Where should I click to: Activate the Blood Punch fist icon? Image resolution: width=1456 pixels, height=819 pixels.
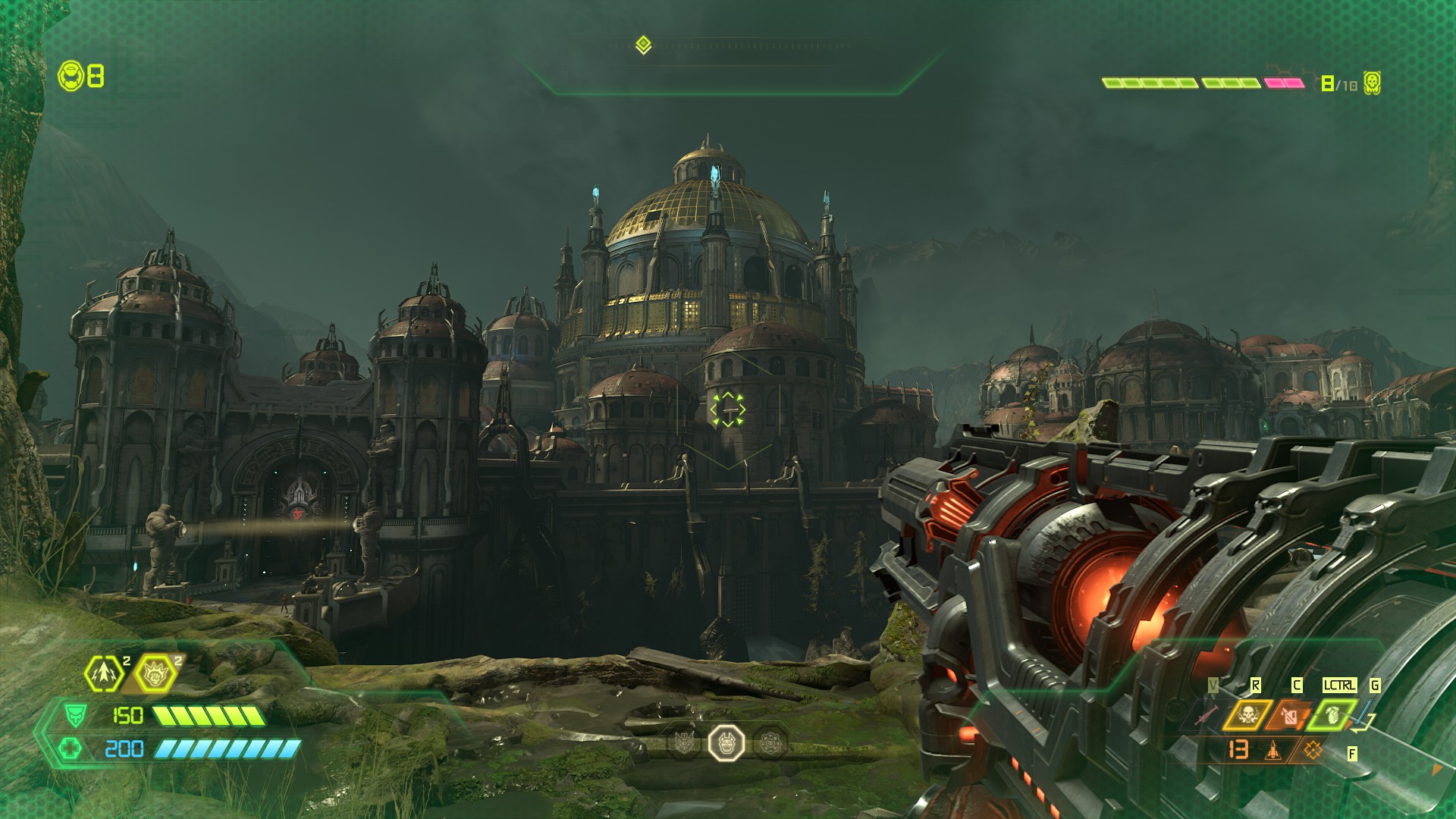tap(155, 672)
